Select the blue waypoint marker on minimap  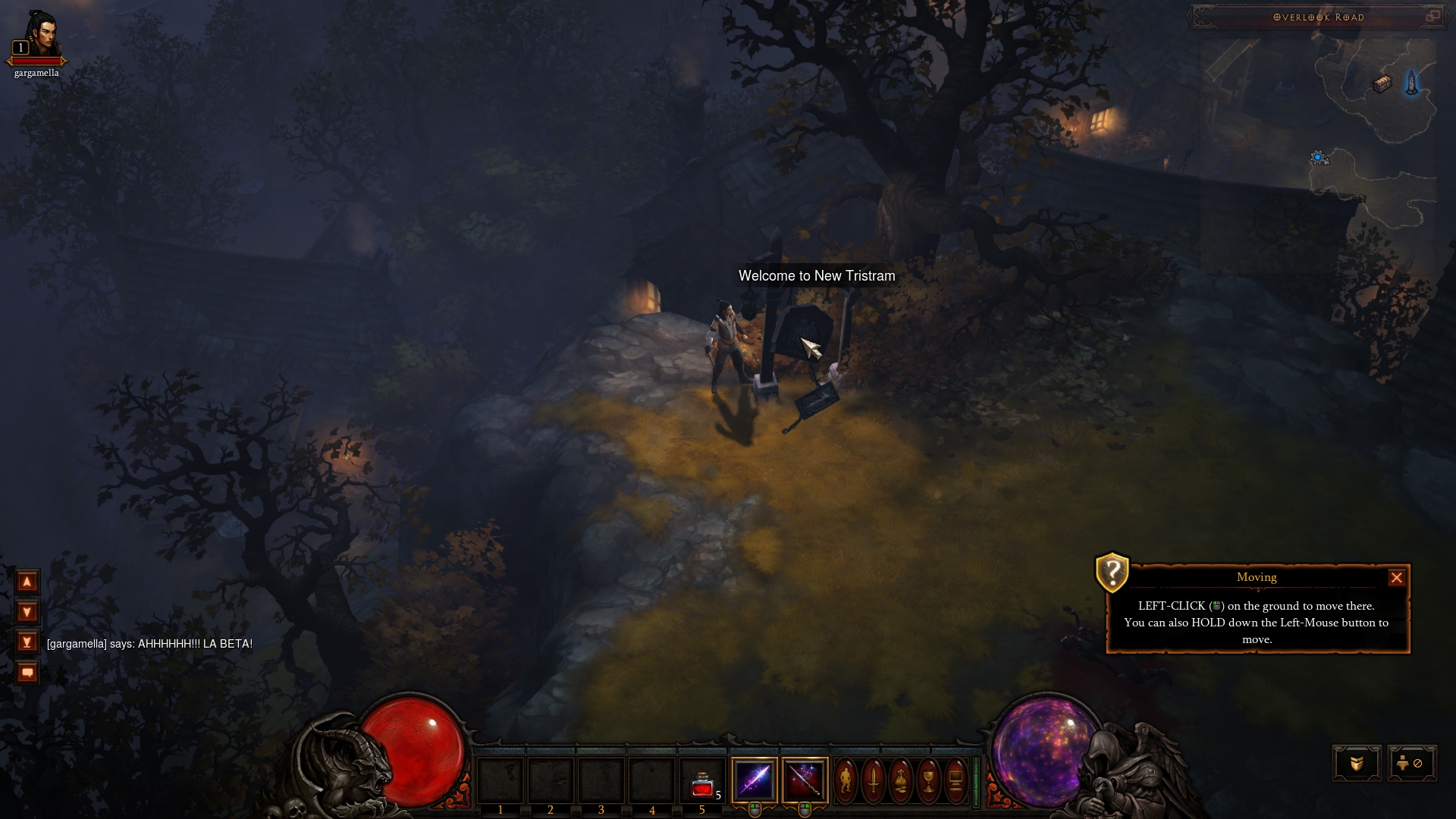tap(1411, 83)
